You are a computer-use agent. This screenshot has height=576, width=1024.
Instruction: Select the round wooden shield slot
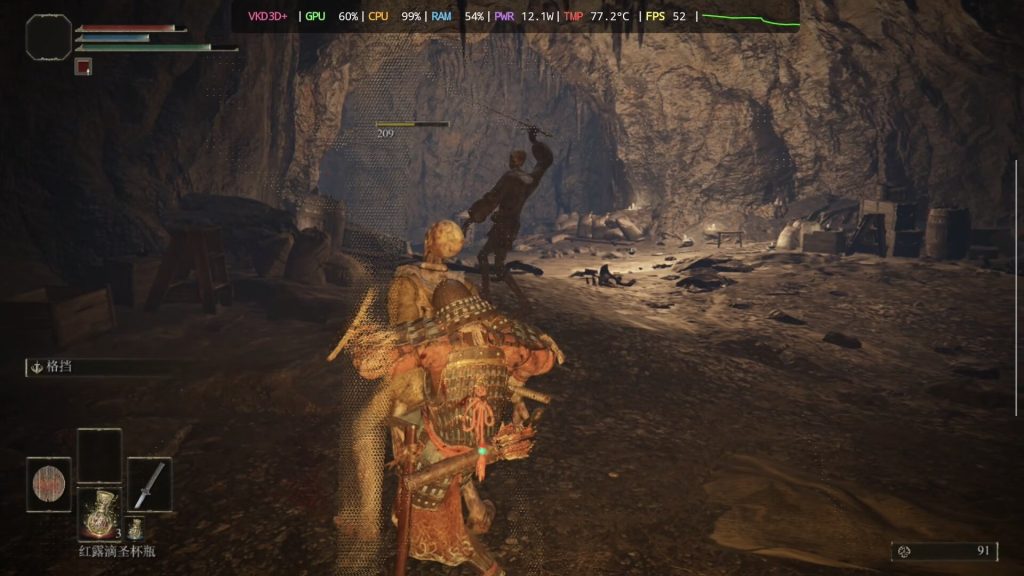[48, 484]
